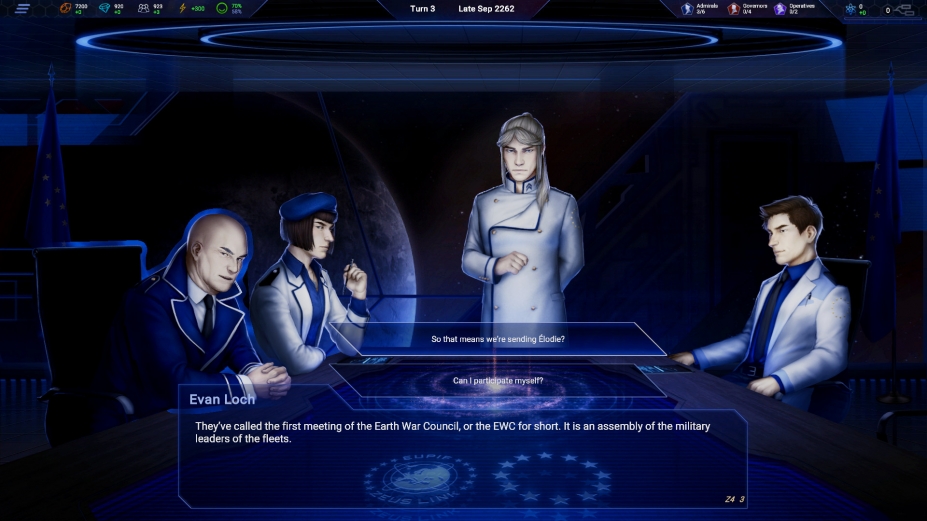Screen dimensions: 927x521
Task: Open the main menu hamburger icon
Action: click(22, 9)
